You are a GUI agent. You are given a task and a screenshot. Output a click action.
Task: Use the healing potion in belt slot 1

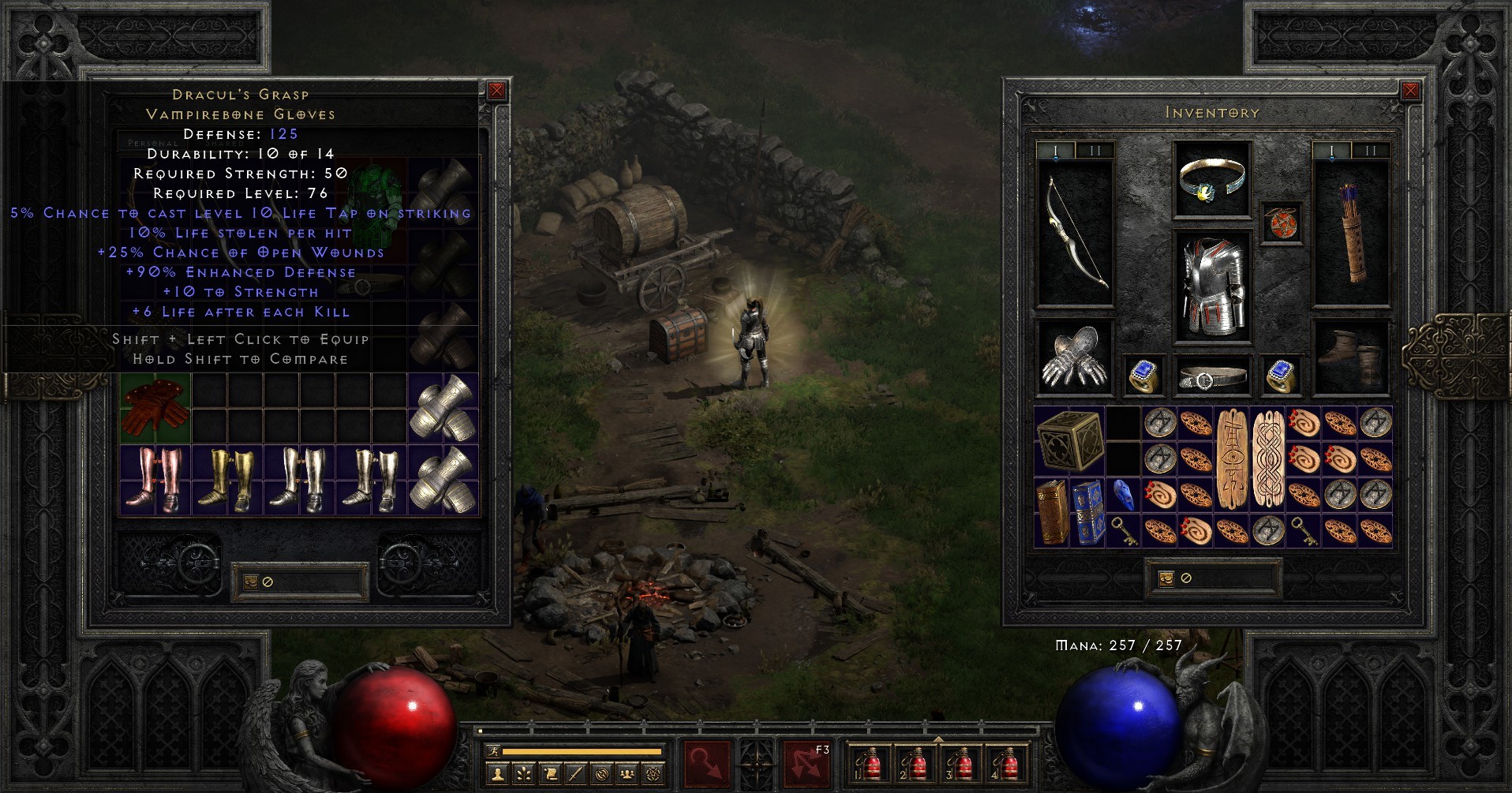click(x=870, y=764)
